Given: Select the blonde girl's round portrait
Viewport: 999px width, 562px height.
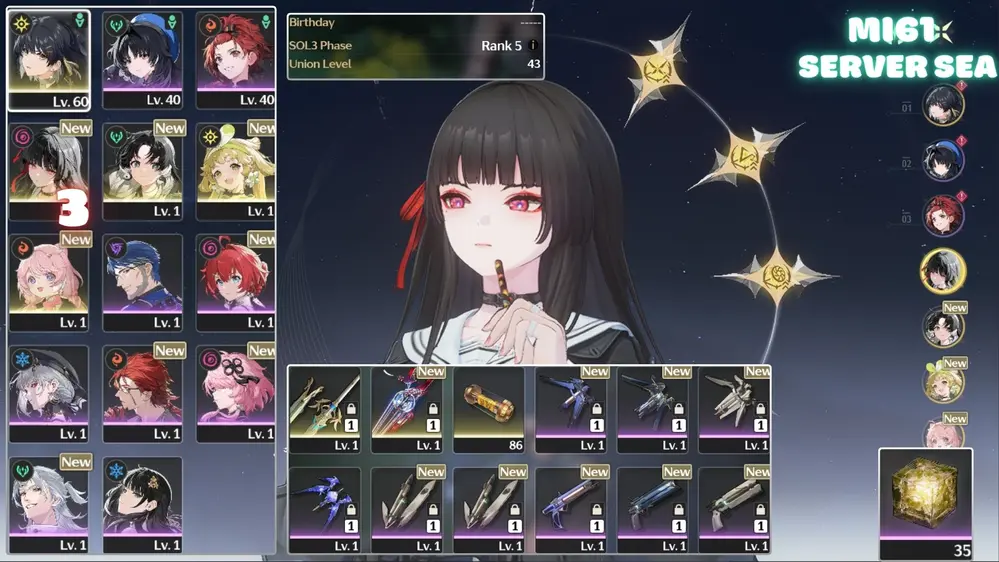Looking at the screenshot, I should [x=943, y=382].
